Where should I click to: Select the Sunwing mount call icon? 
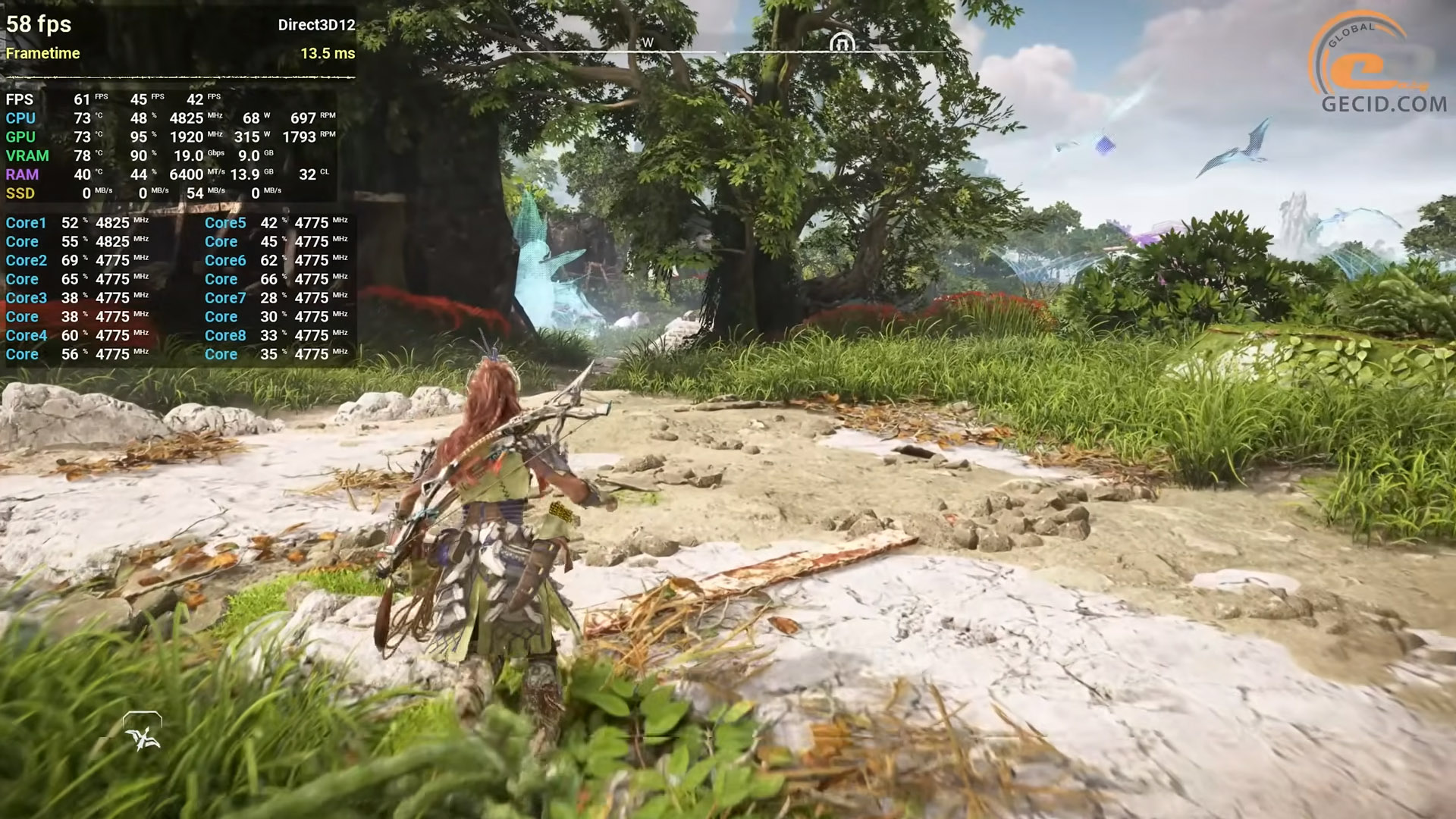143,732
